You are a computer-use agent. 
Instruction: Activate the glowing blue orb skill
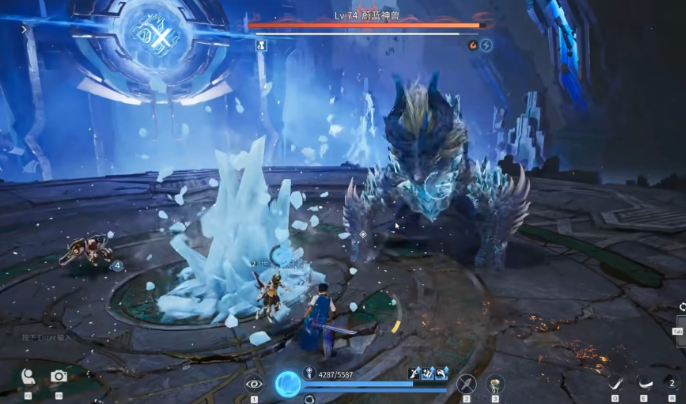click(288, 383)
